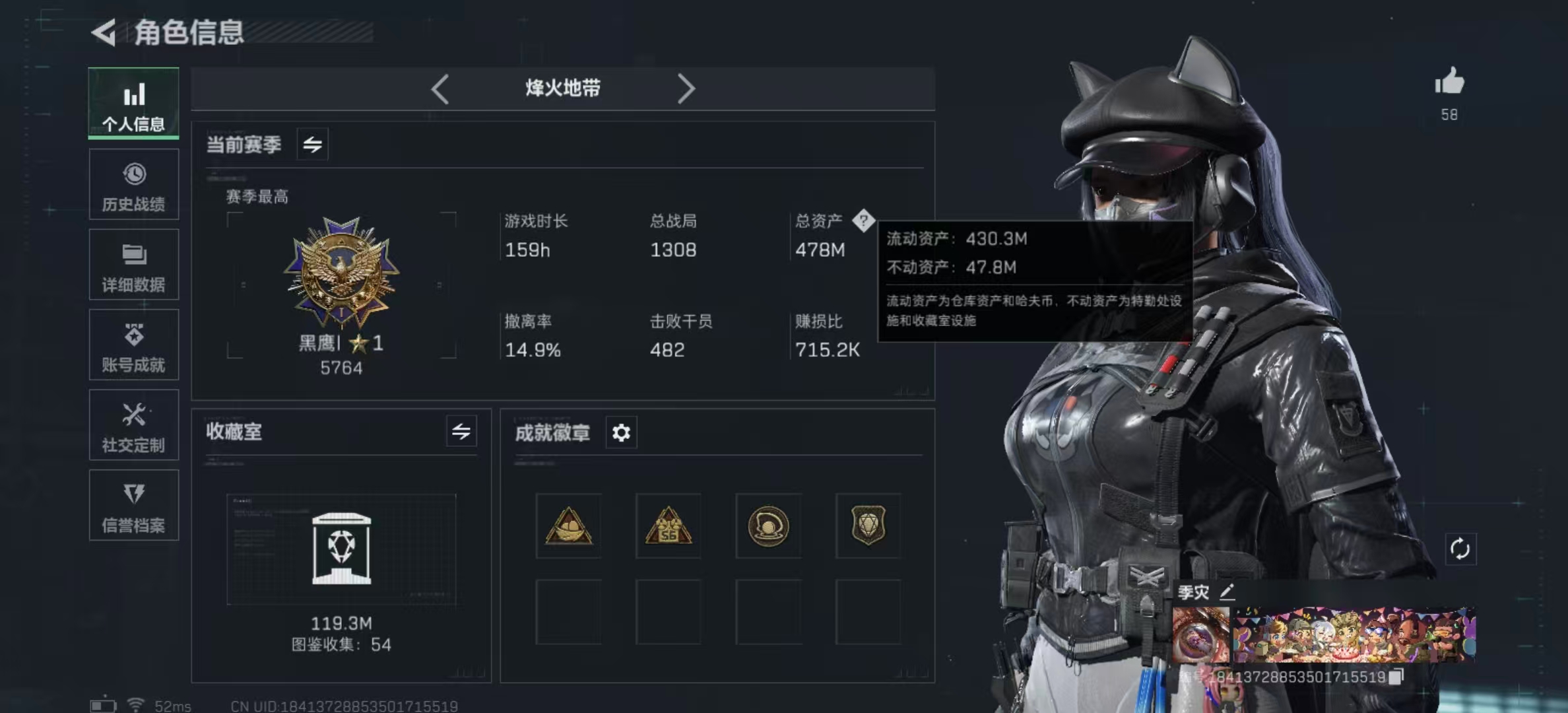Toggle the 当前赛季 season swap button
1568x713 pixels.
point(312,144)
